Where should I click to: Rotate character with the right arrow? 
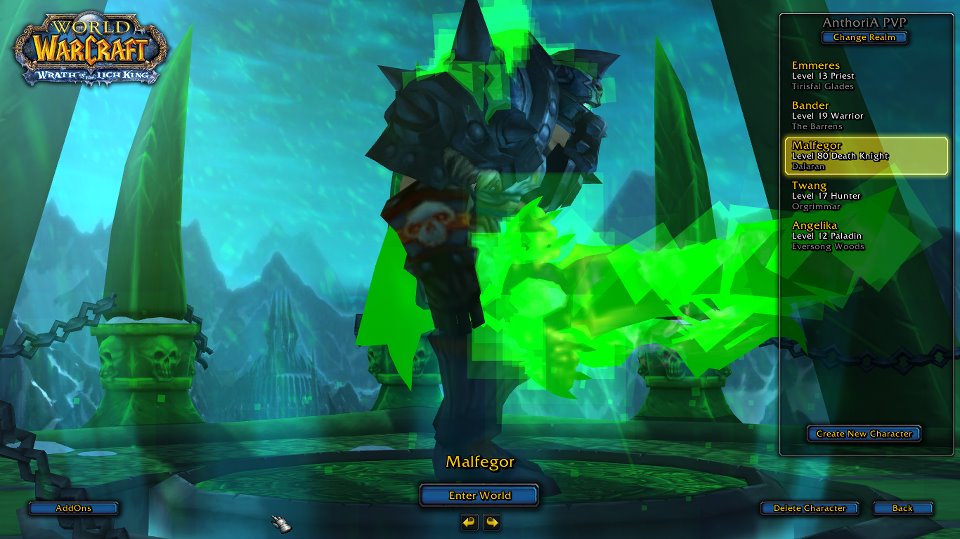pyautogui.click(x=492, y=522)
